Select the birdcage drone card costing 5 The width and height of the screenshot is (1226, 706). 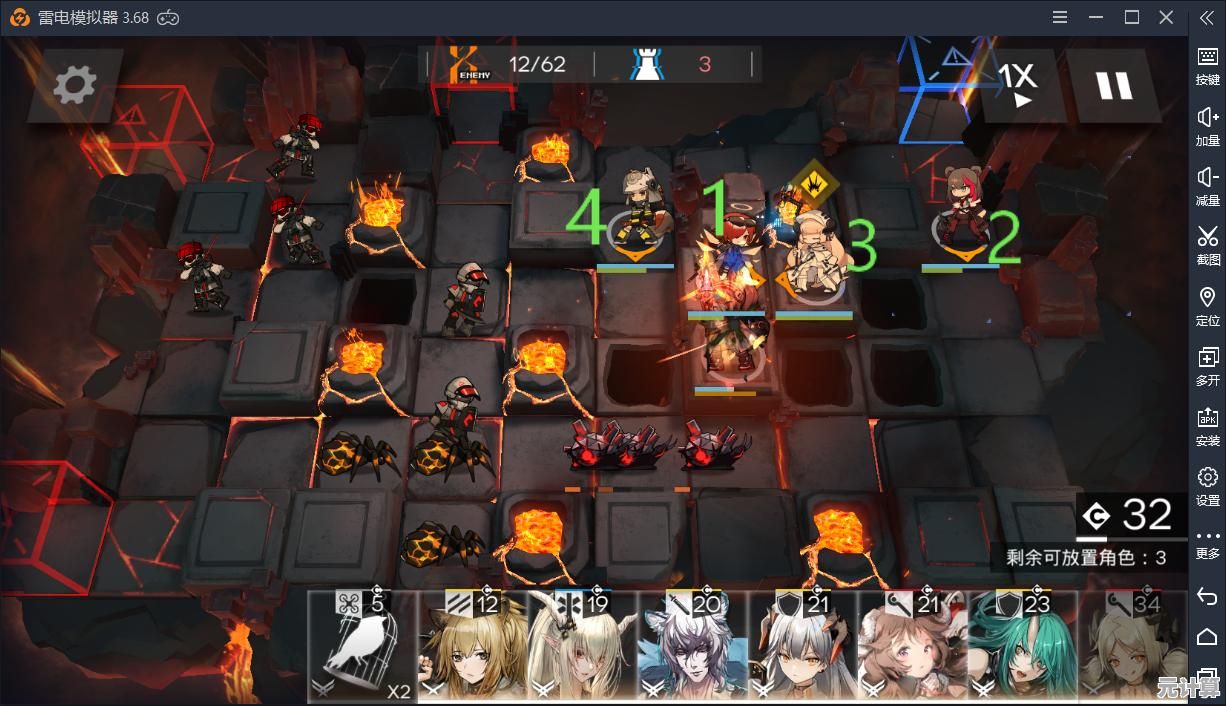(x=362, y=648)
